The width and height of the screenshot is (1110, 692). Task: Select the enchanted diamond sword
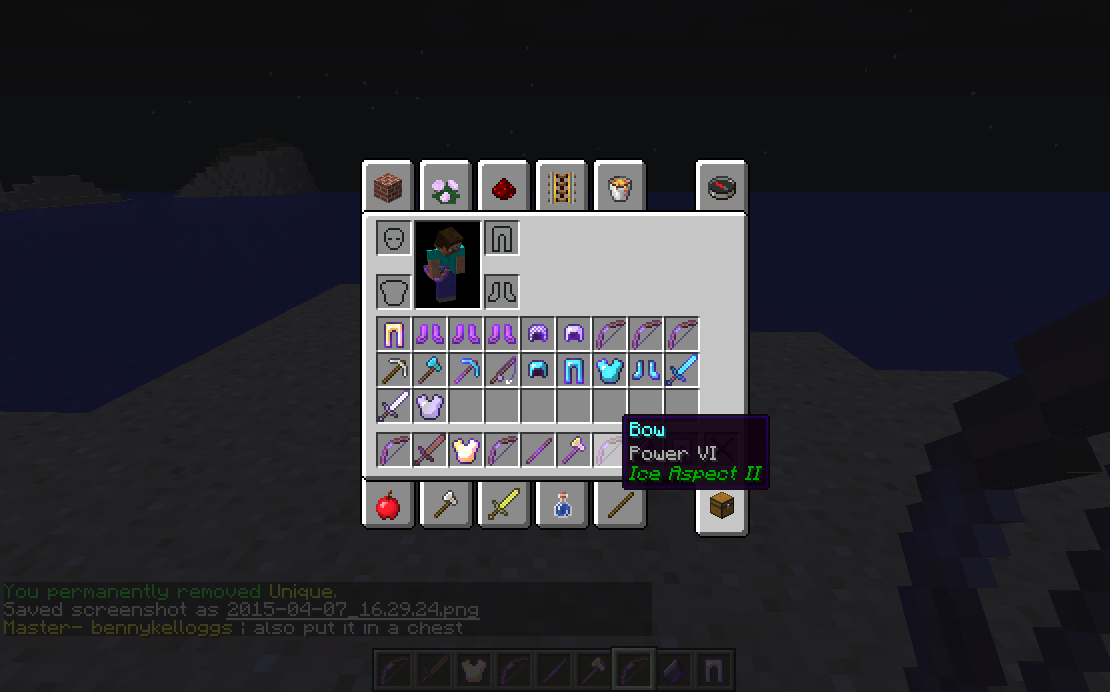point(681,370)
